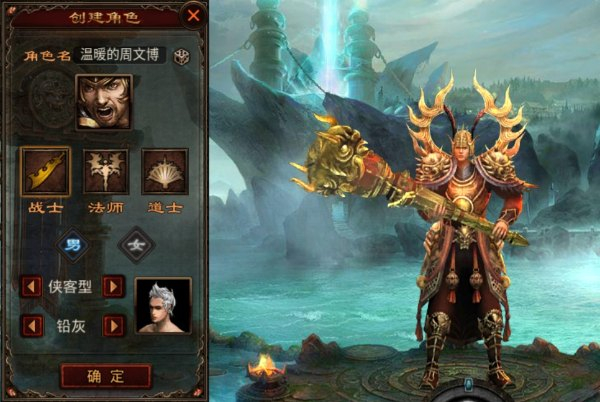Select female gender 女

(136, 243)
